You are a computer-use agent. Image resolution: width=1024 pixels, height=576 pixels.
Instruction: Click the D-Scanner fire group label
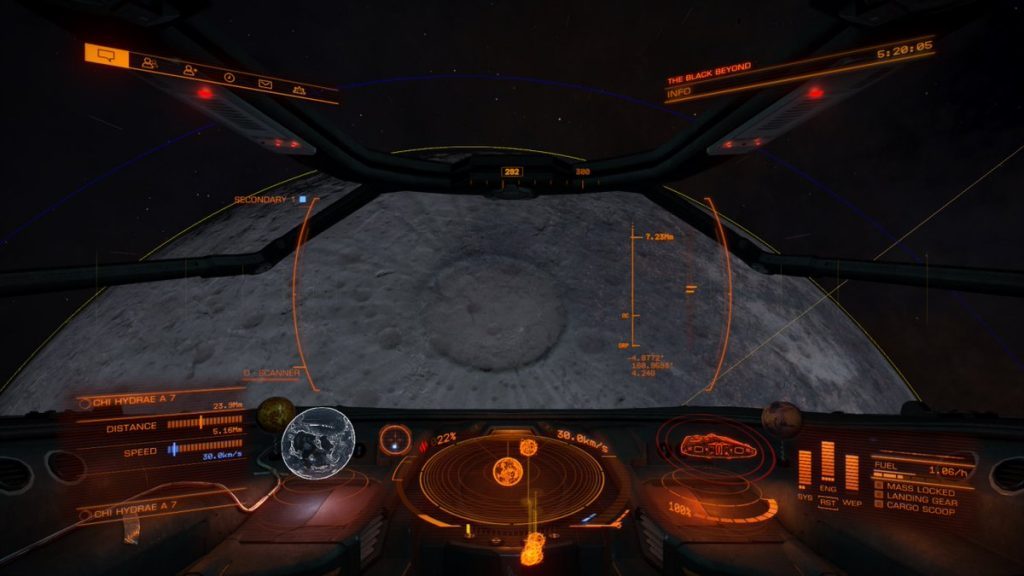[x=273, y=374]
